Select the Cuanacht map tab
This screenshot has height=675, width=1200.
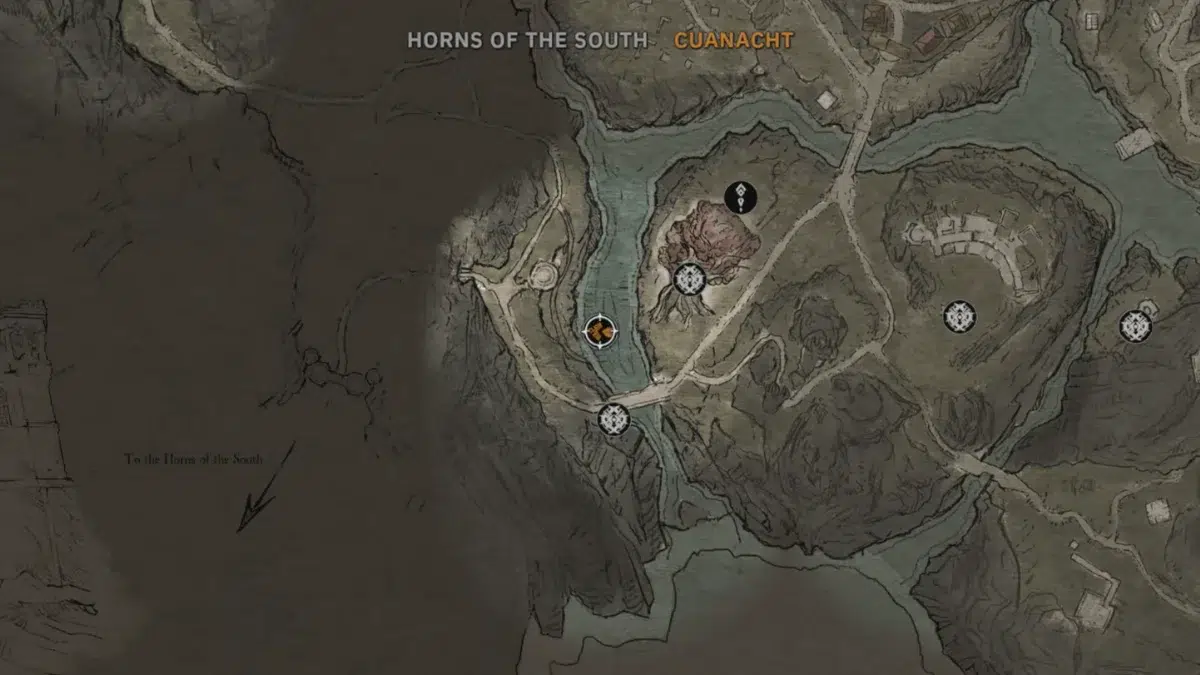pos(733,40)
